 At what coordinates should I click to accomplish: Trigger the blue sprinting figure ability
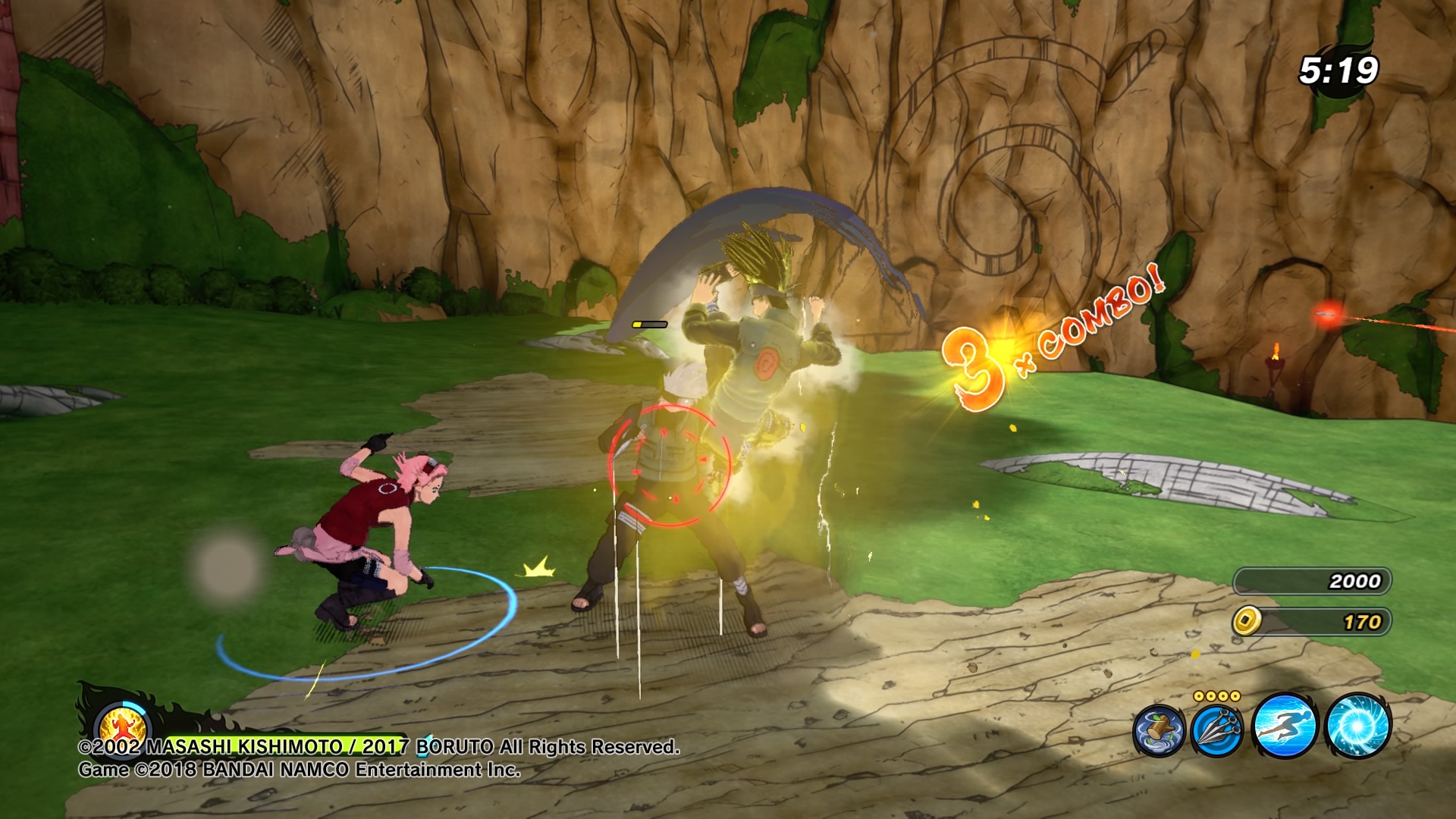[x=1285, y=726]
